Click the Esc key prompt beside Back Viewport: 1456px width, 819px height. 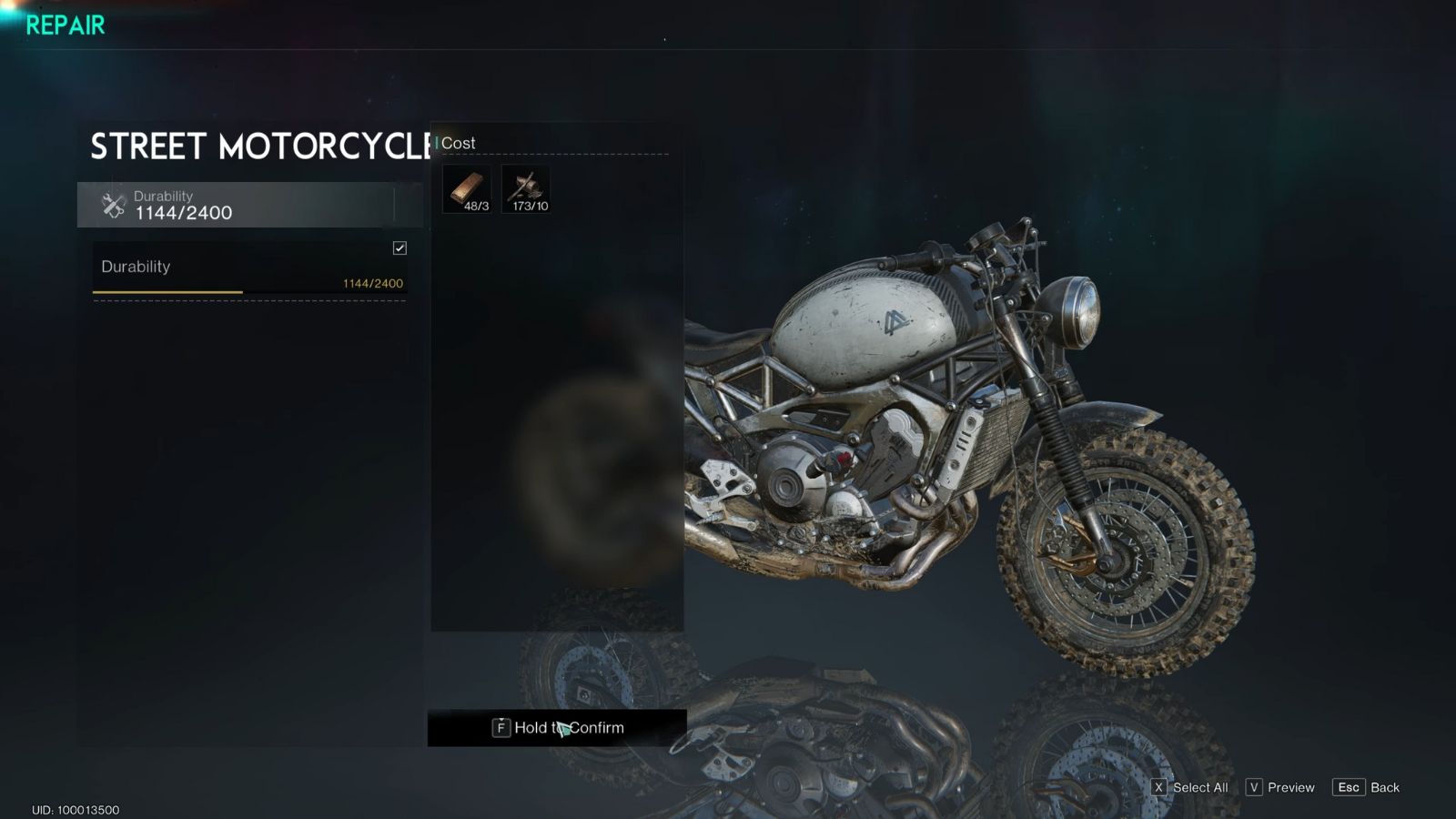[x=1350, y=787]
